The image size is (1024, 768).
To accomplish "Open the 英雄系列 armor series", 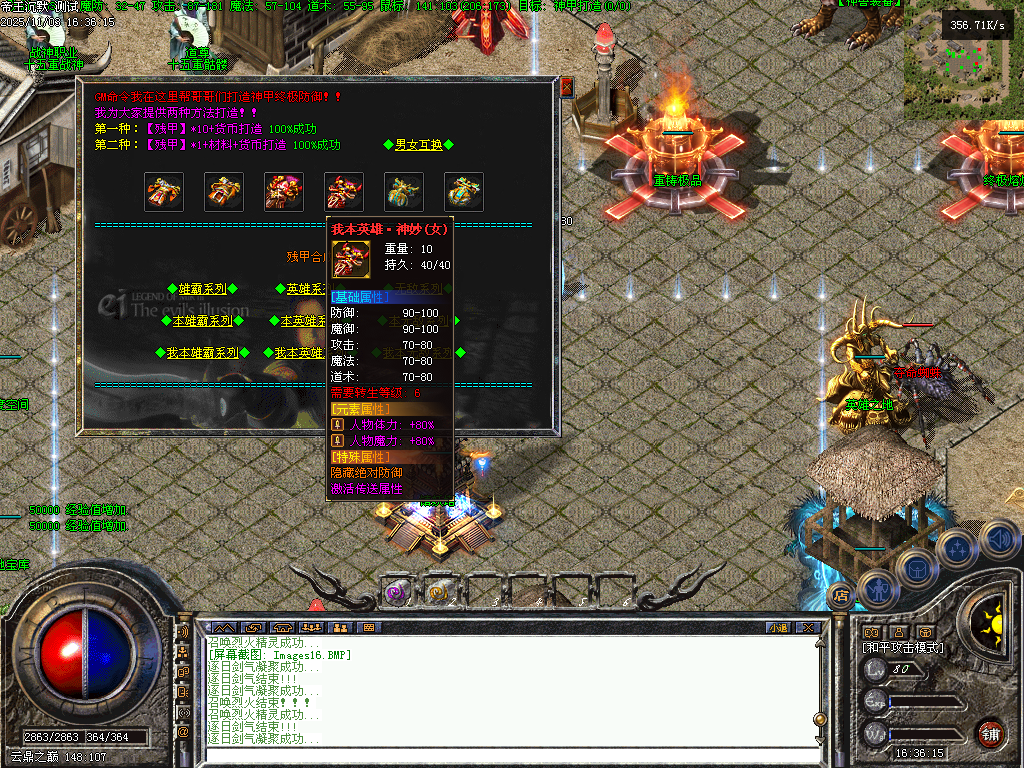I will [x=304, y=289].
